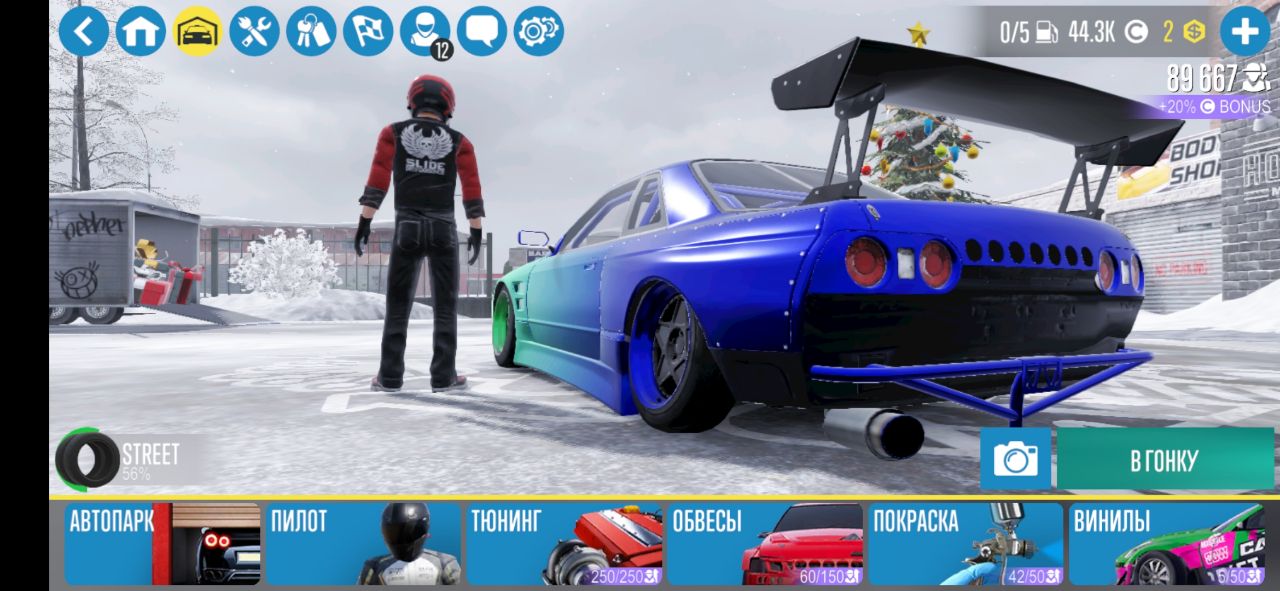Select the yellow garage icon

pos(197,31)
